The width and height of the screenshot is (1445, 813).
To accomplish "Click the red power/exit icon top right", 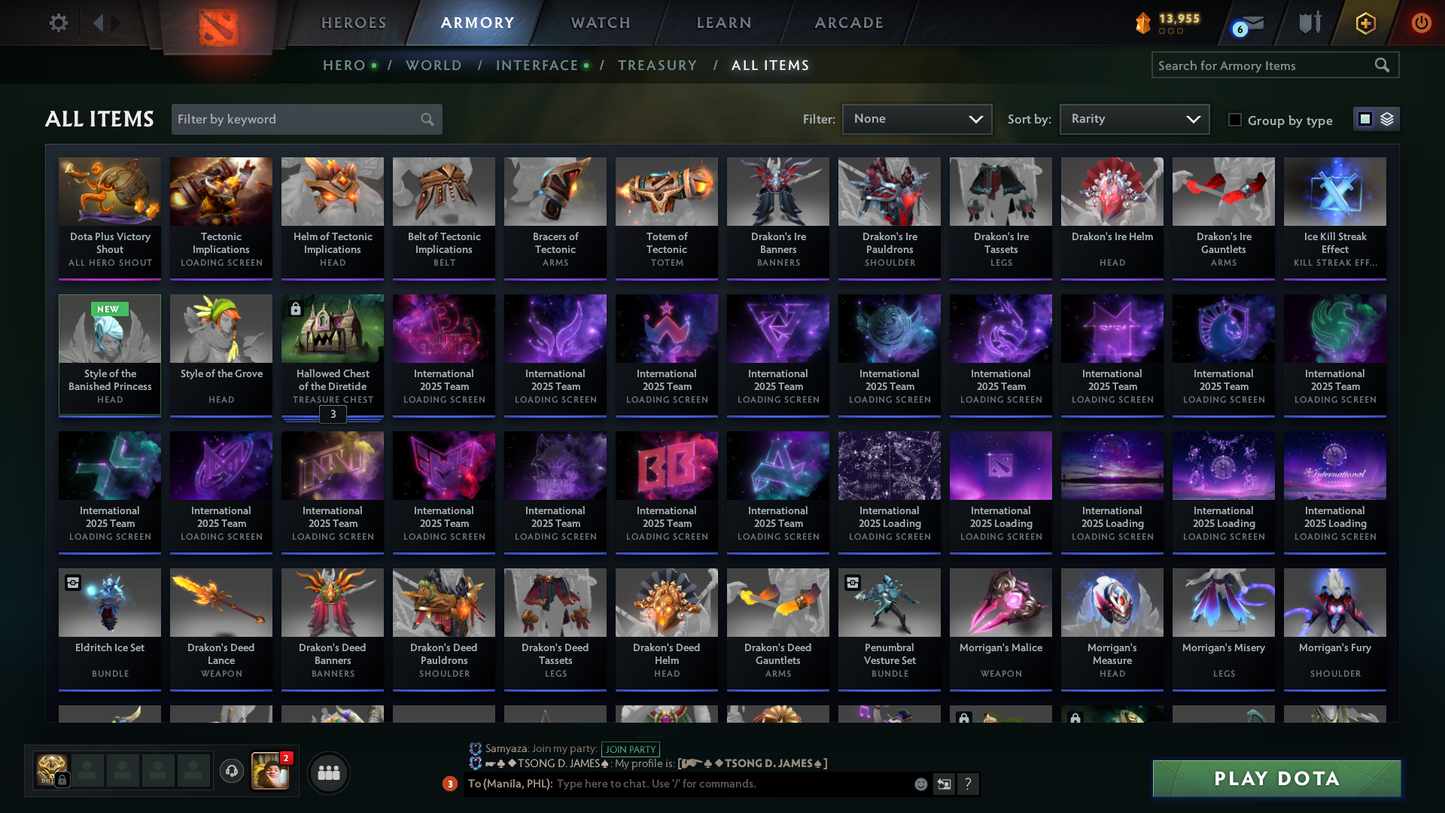I will (x=1421, y=22).
